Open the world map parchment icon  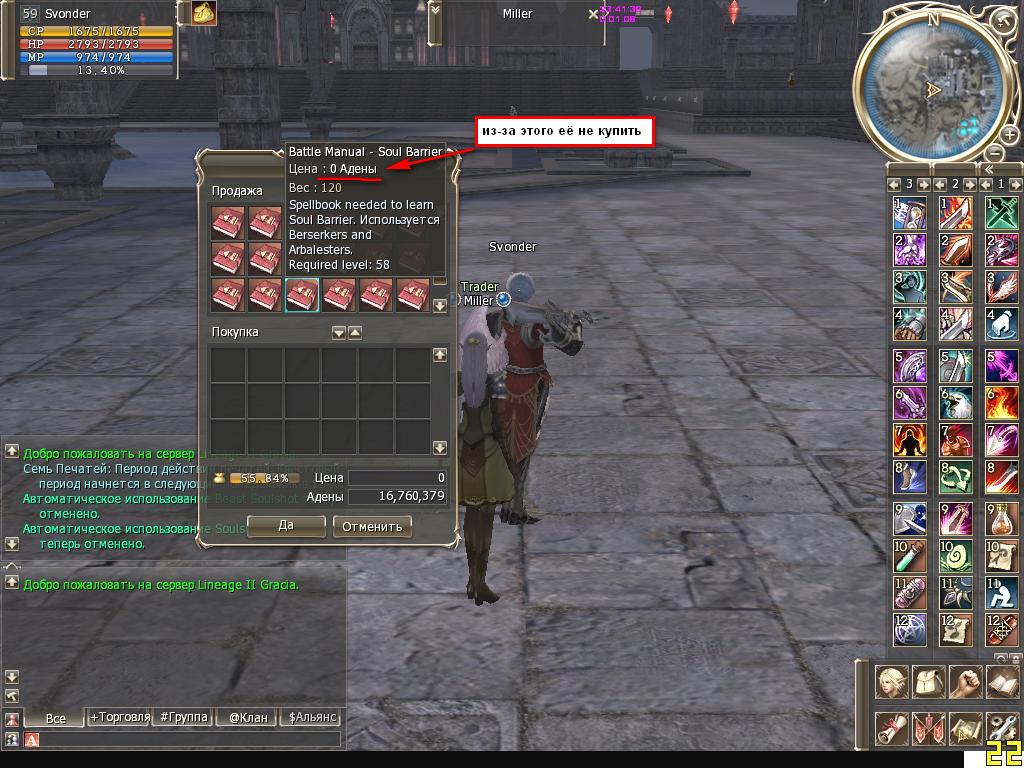click(x=965, y=728)
